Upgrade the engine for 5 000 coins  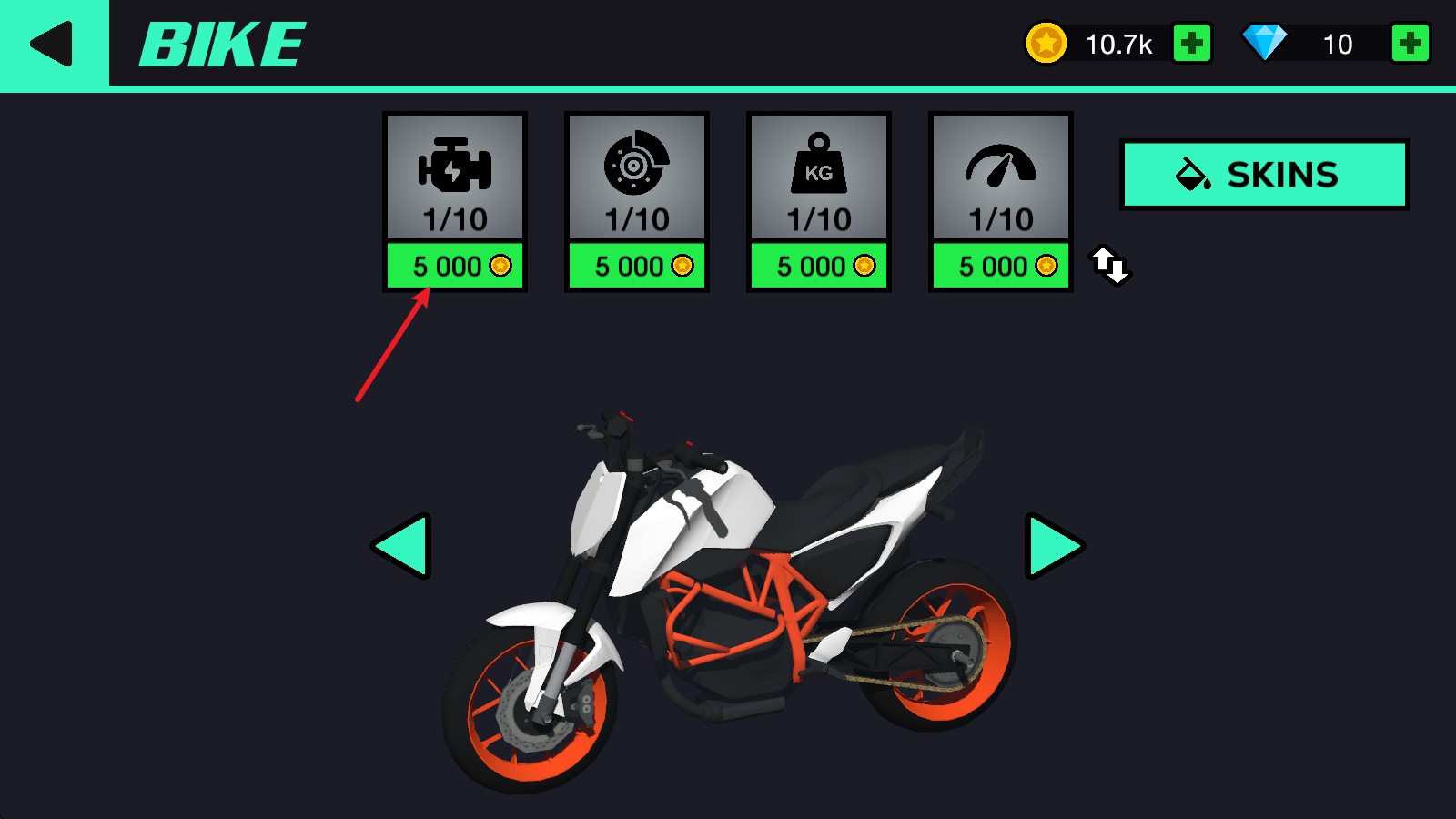455,266
